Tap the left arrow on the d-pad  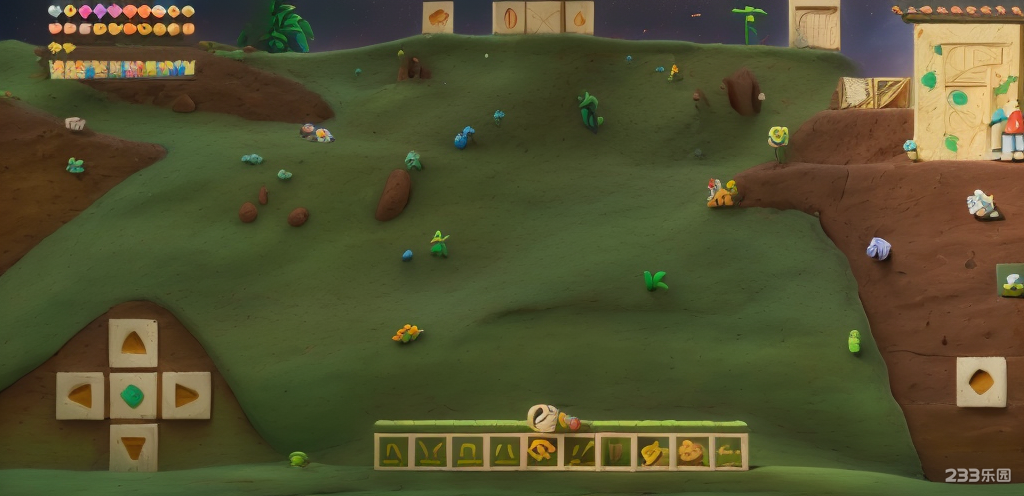(x=80, y=396)
